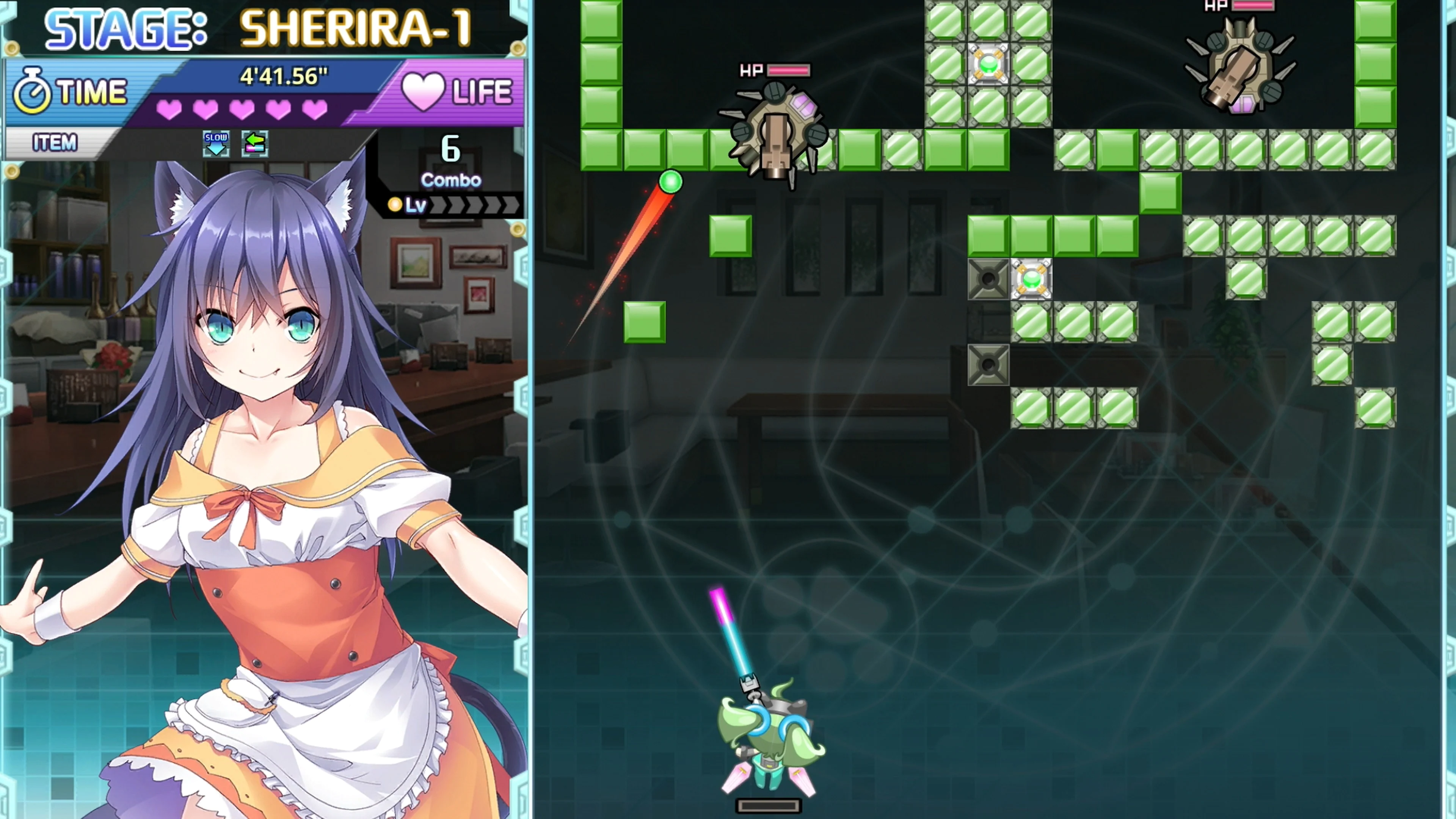Click the coin icon beside the Lv gauge
This screenshot has width=1456, height=819.
(395, 205)
